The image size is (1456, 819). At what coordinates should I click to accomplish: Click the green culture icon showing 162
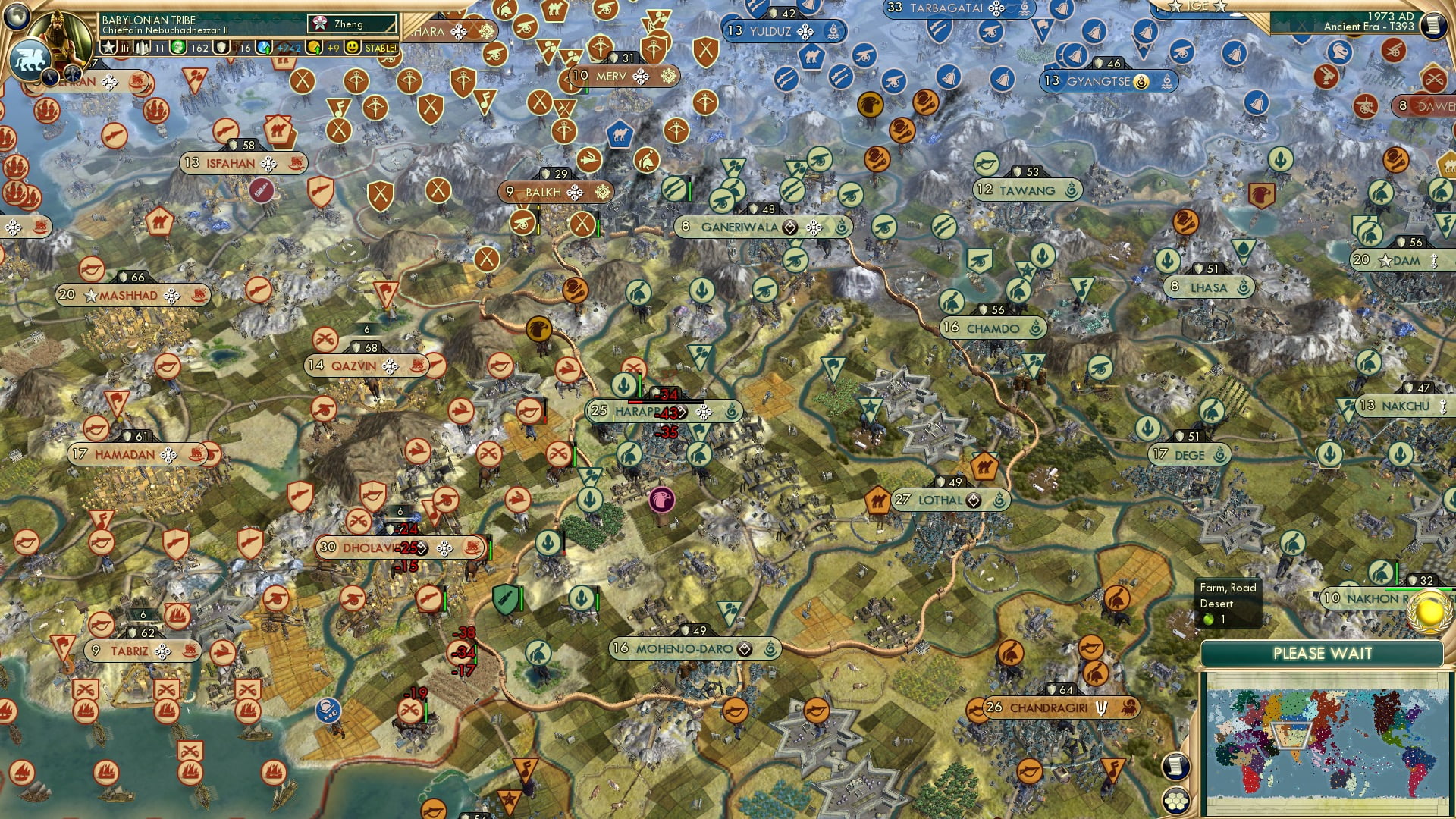(176, 47)
